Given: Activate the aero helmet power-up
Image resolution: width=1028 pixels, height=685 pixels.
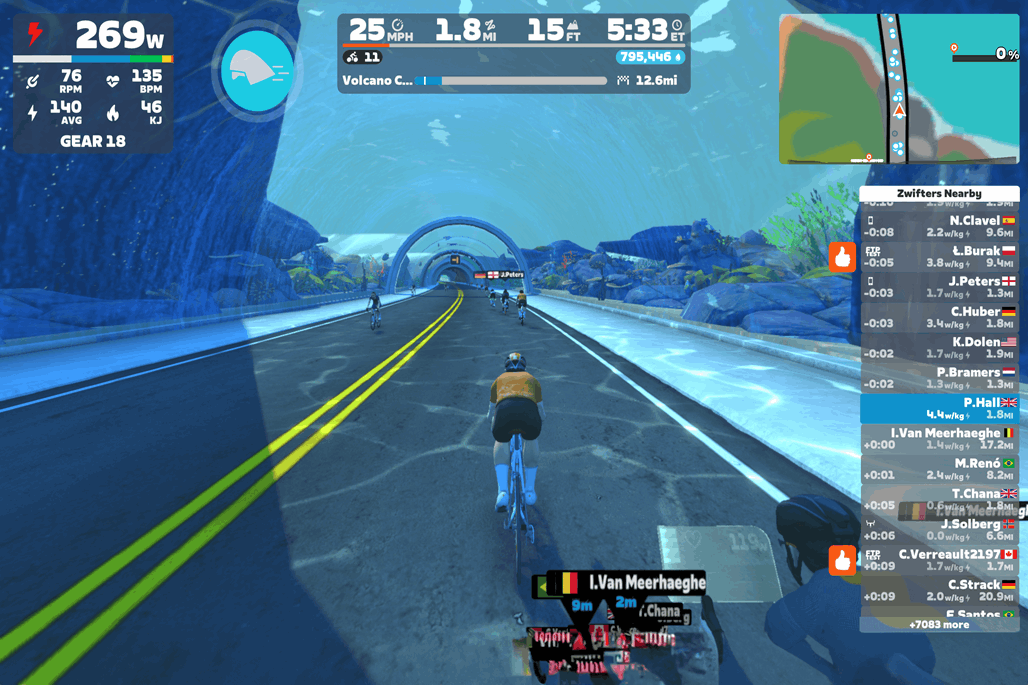Looking at the screenshot, I should pos(257,71).
